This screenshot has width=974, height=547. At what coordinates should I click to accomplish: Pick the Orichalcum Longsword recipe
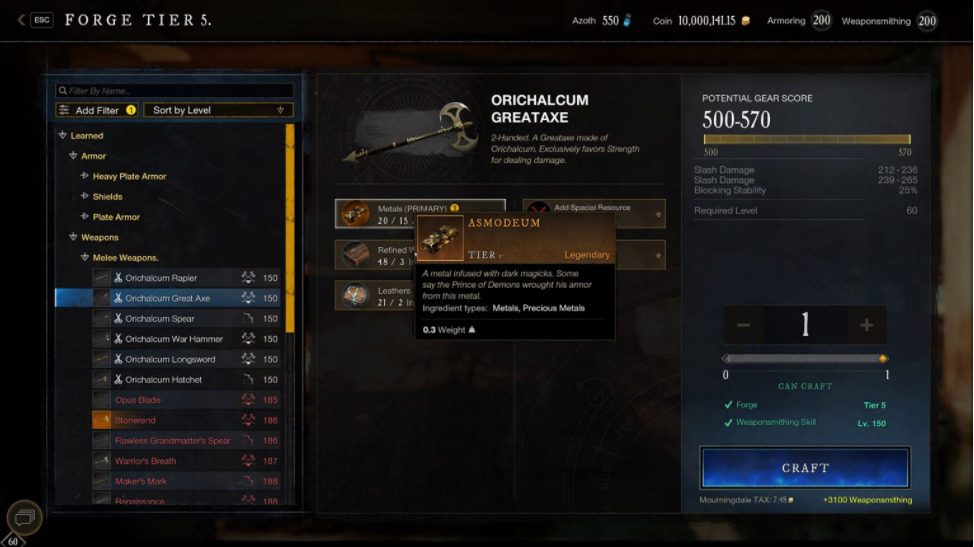tap(170, 359)
